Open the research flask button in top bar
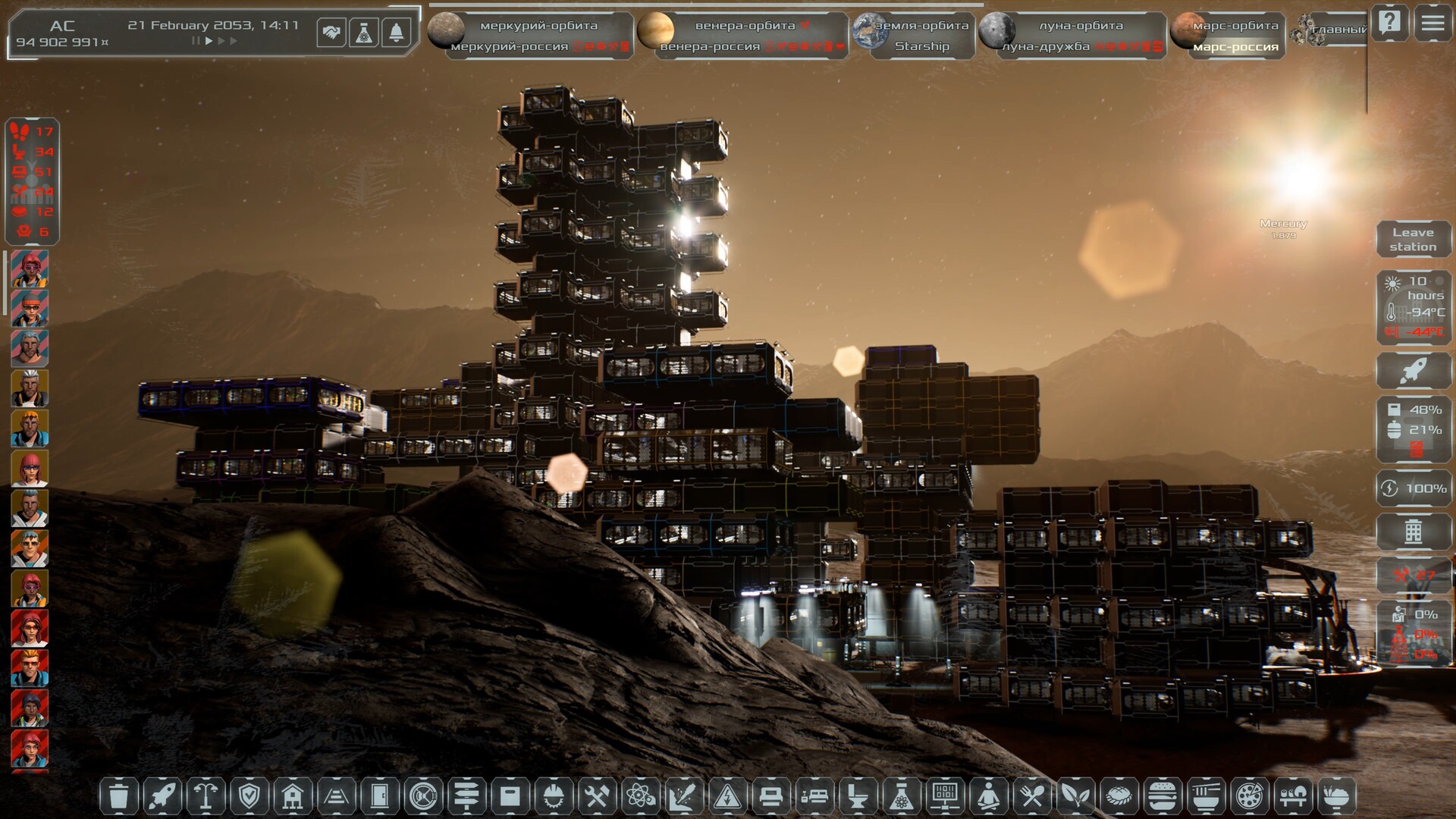The height and width of the screenshot is (819, 1456). 364,33
